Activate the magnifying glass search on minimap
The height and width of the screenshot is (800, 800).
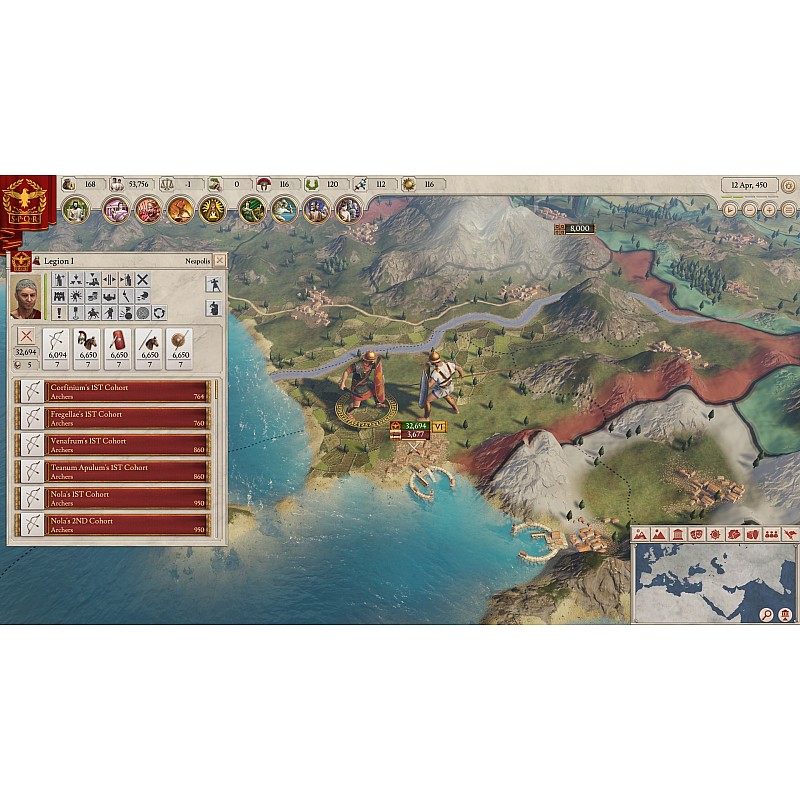coord(766,615)
